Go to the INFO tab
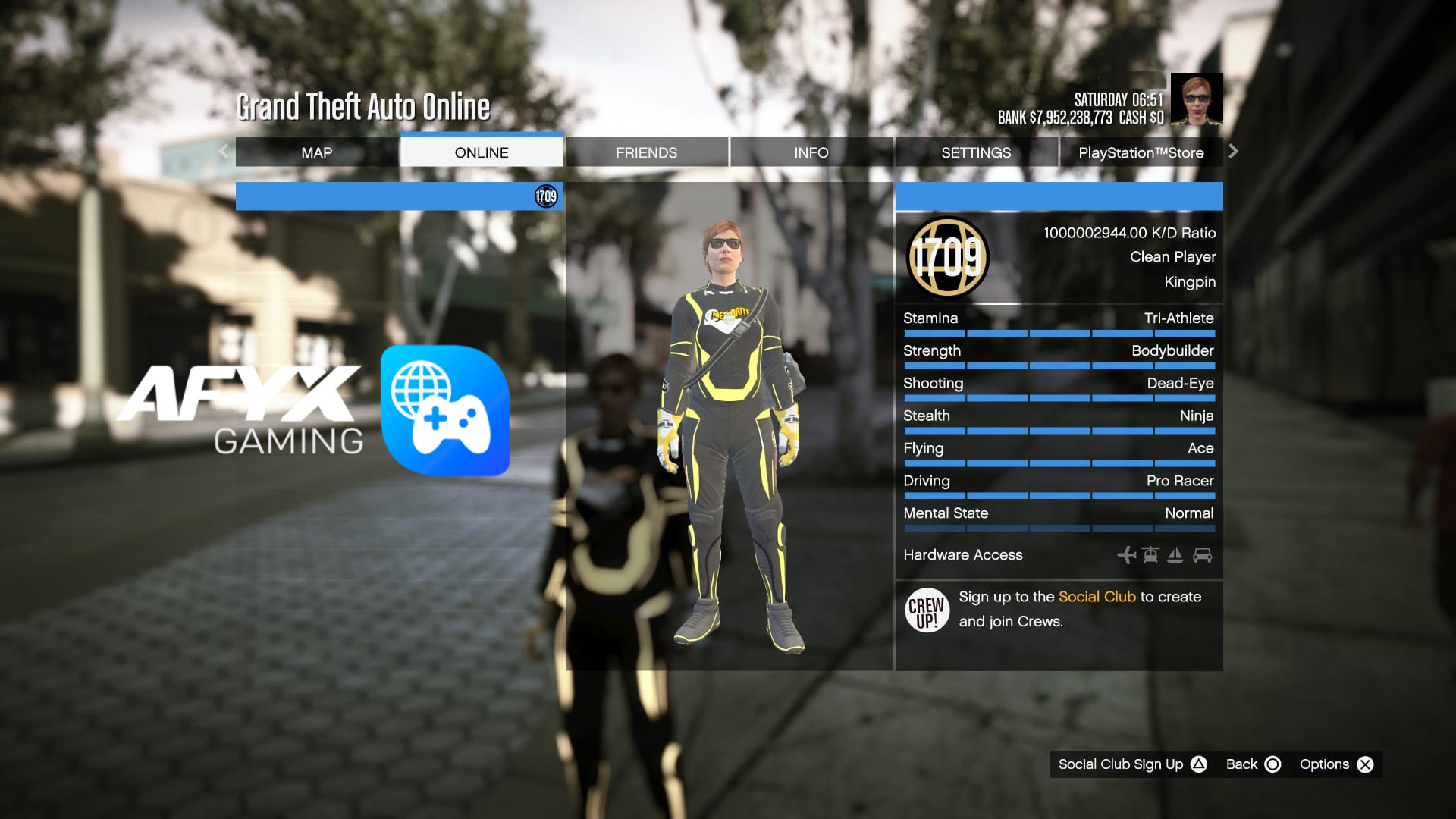Image resolution: width=1456 pixels, height=819 pixels. [x=811, y=152]
